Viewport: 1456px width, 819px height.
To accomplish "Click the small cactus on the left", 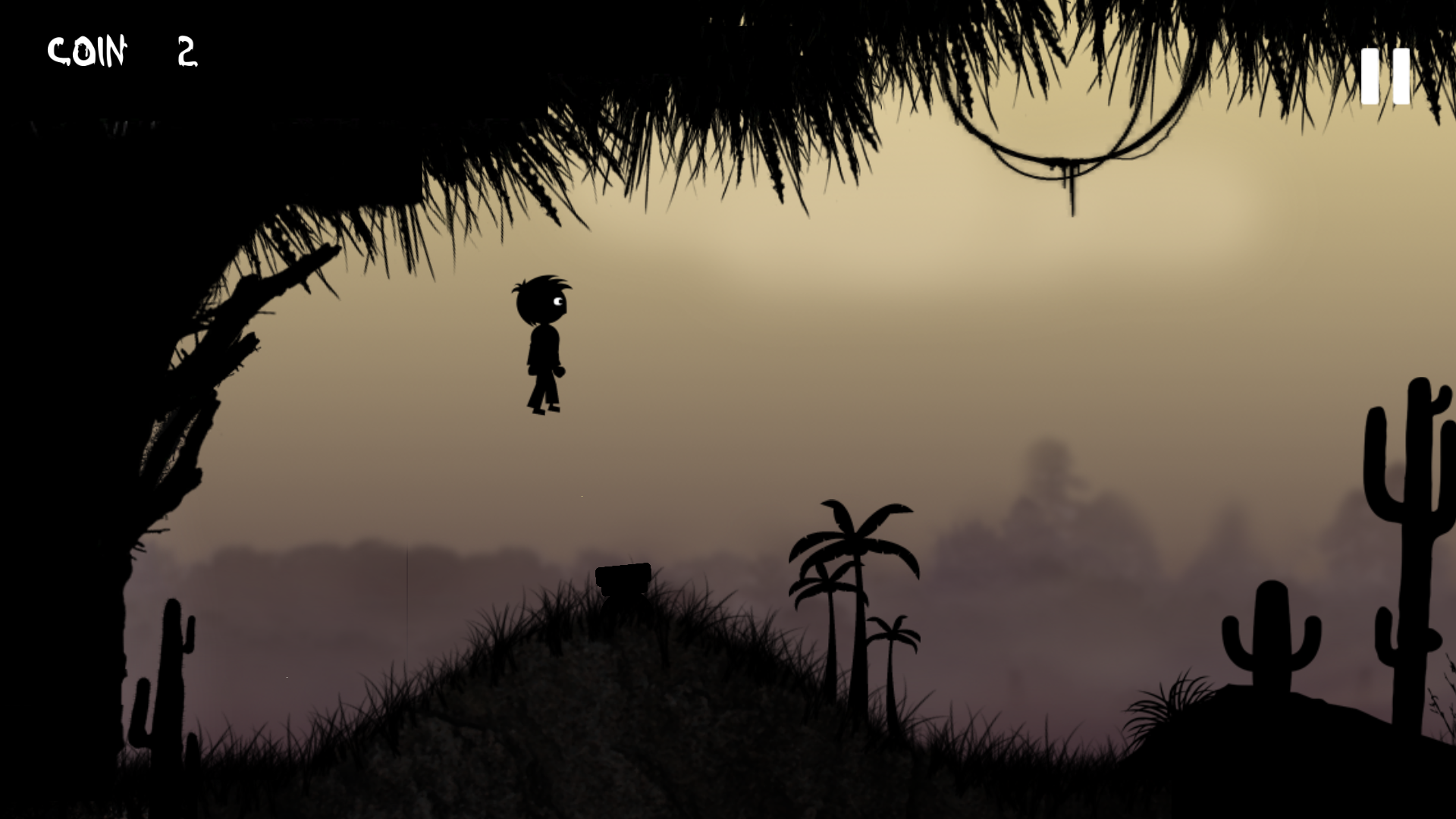I will point(173,667).
